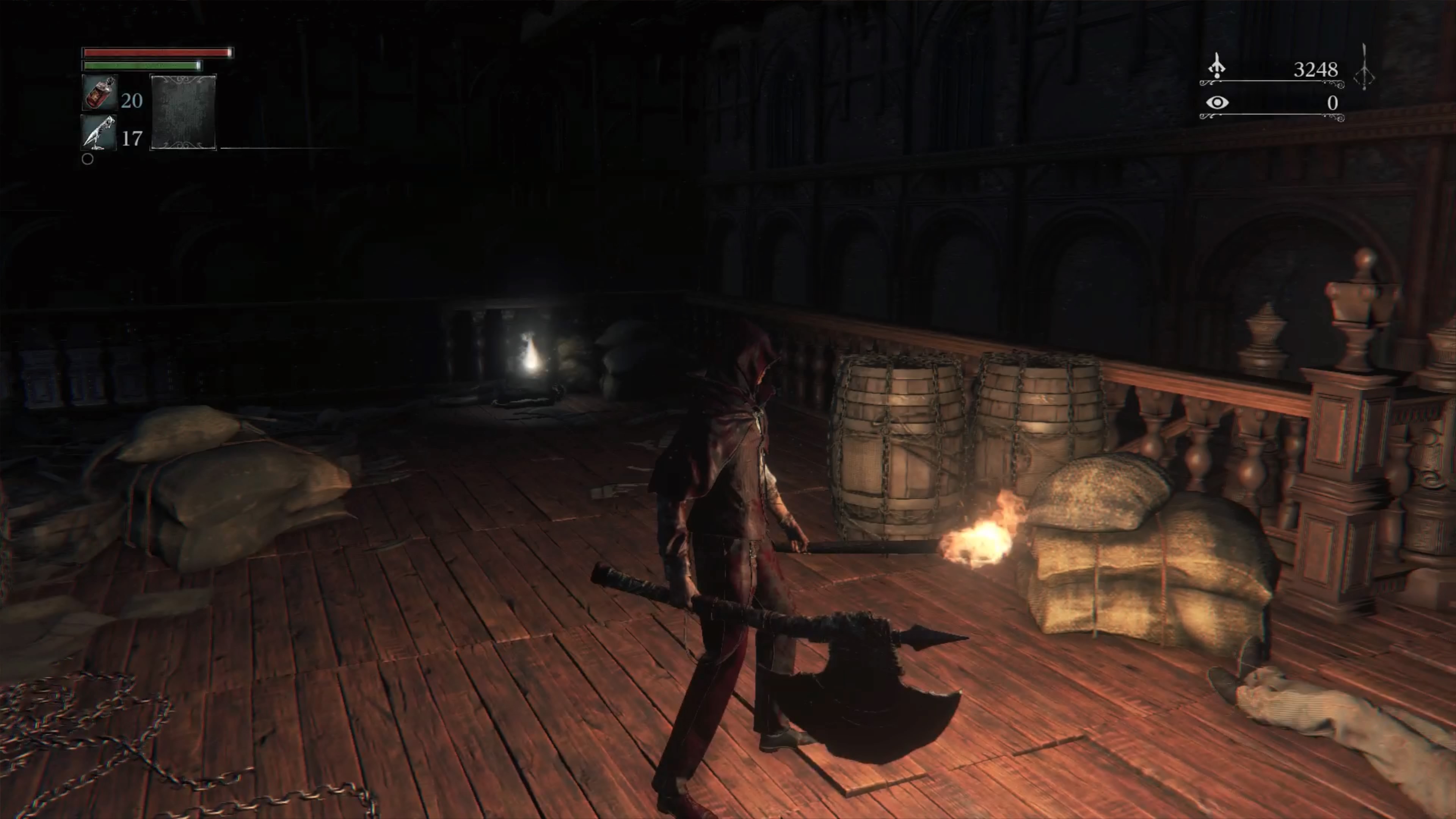
Task: Use the Blood Vial item icon
Action: [x=99, y=93]
